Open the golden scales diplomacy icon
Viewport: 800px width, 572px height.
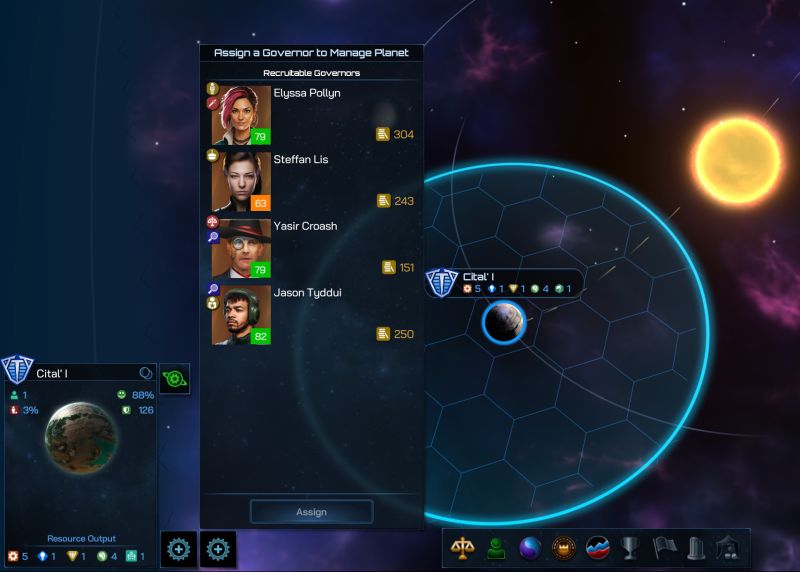(463, 548)
